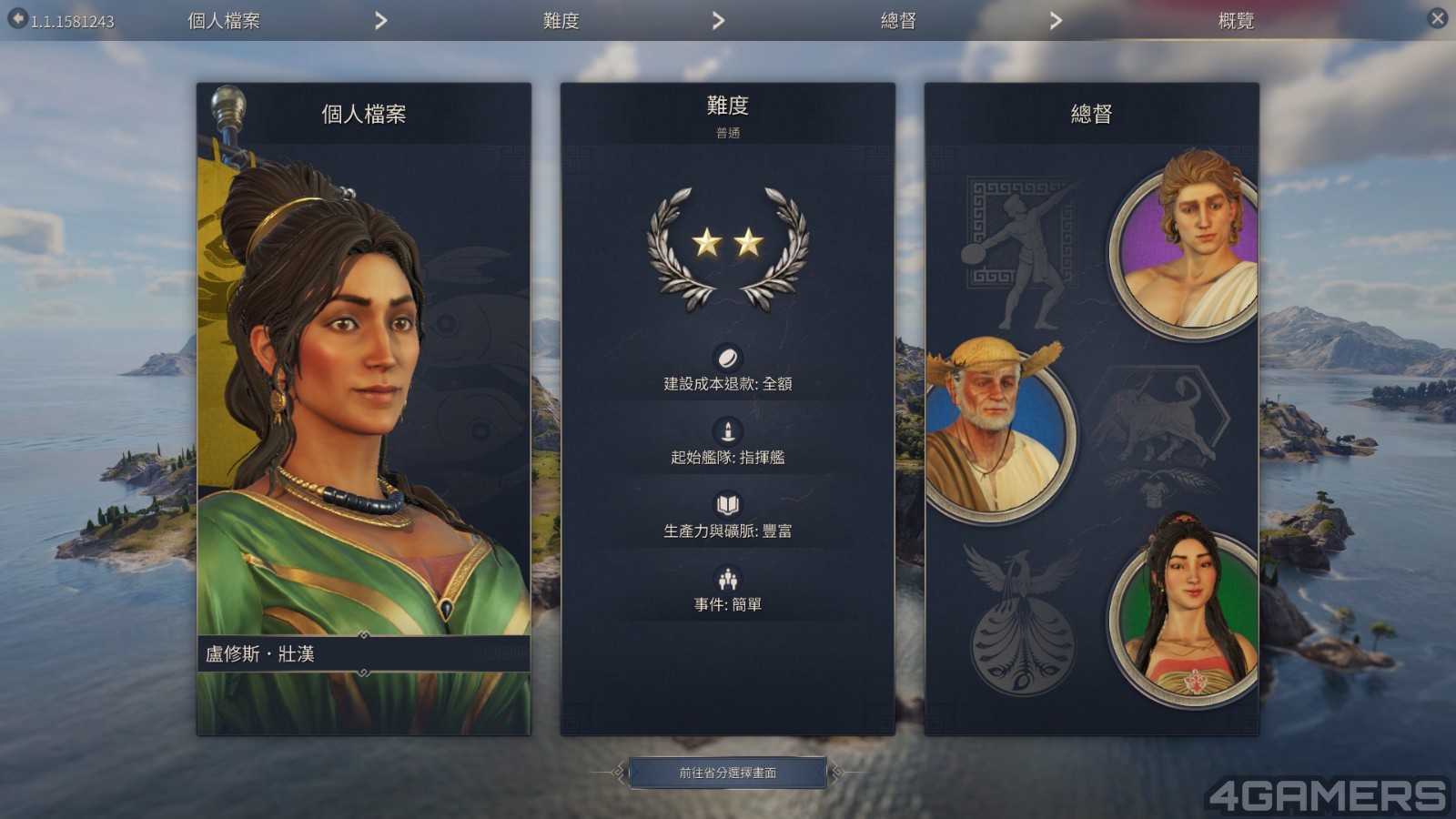The image size is (1456, 819).
Task: Select the 事件 difficulty setting row
Action: click(727, 604)
